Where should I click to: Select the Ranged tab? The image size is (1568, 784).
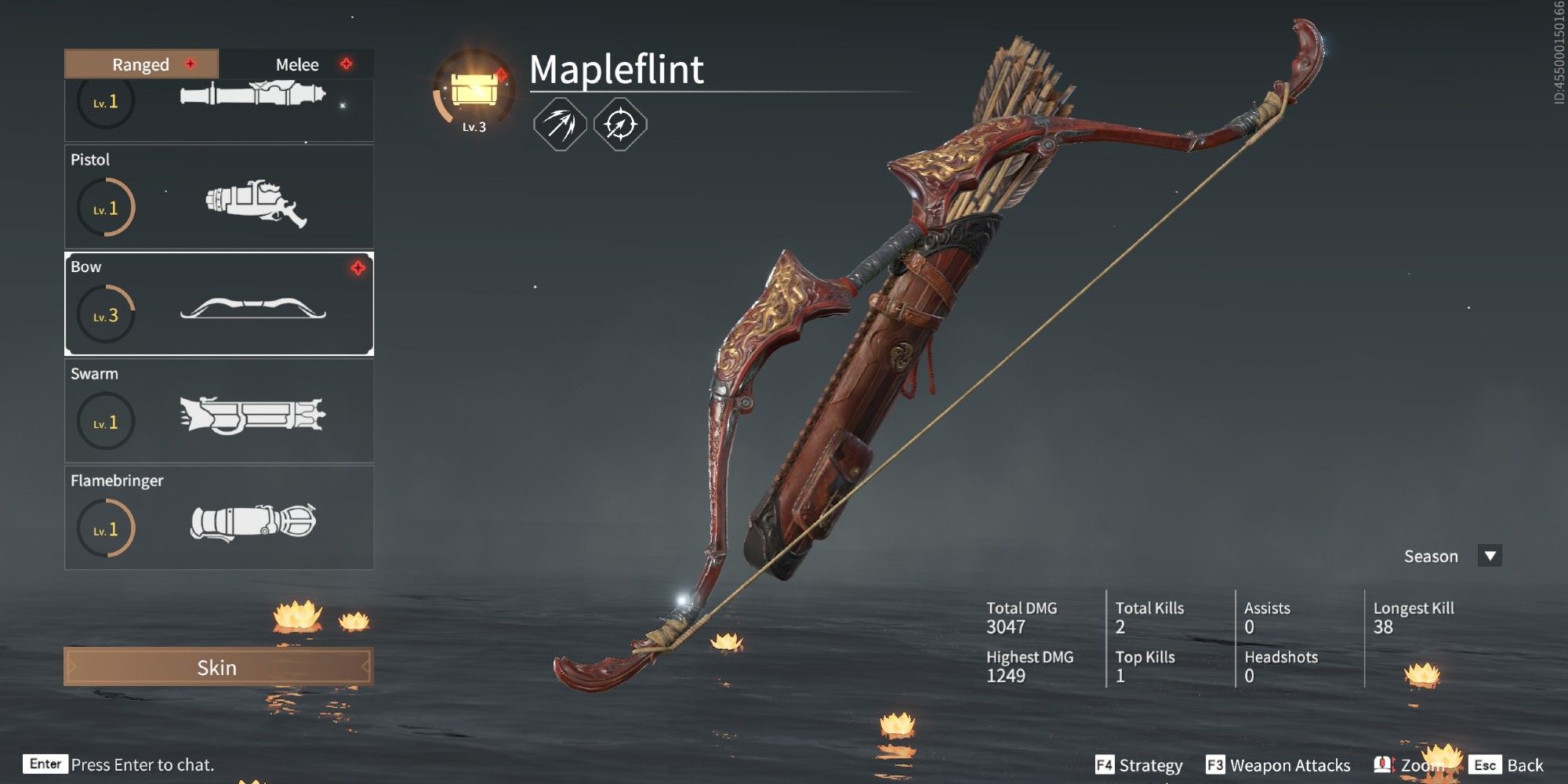click(x=140, y=64)
